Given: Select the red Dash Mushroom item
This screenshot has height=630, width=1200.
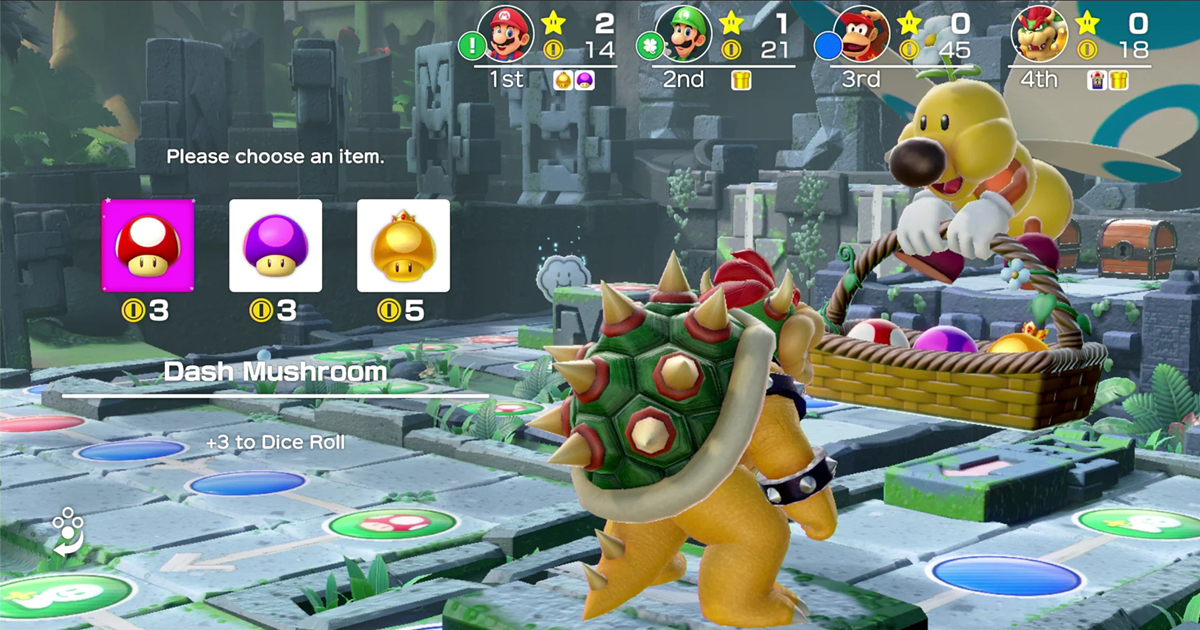Looking at the screenshot, I should pyautogui.click(x=149, y=246).
